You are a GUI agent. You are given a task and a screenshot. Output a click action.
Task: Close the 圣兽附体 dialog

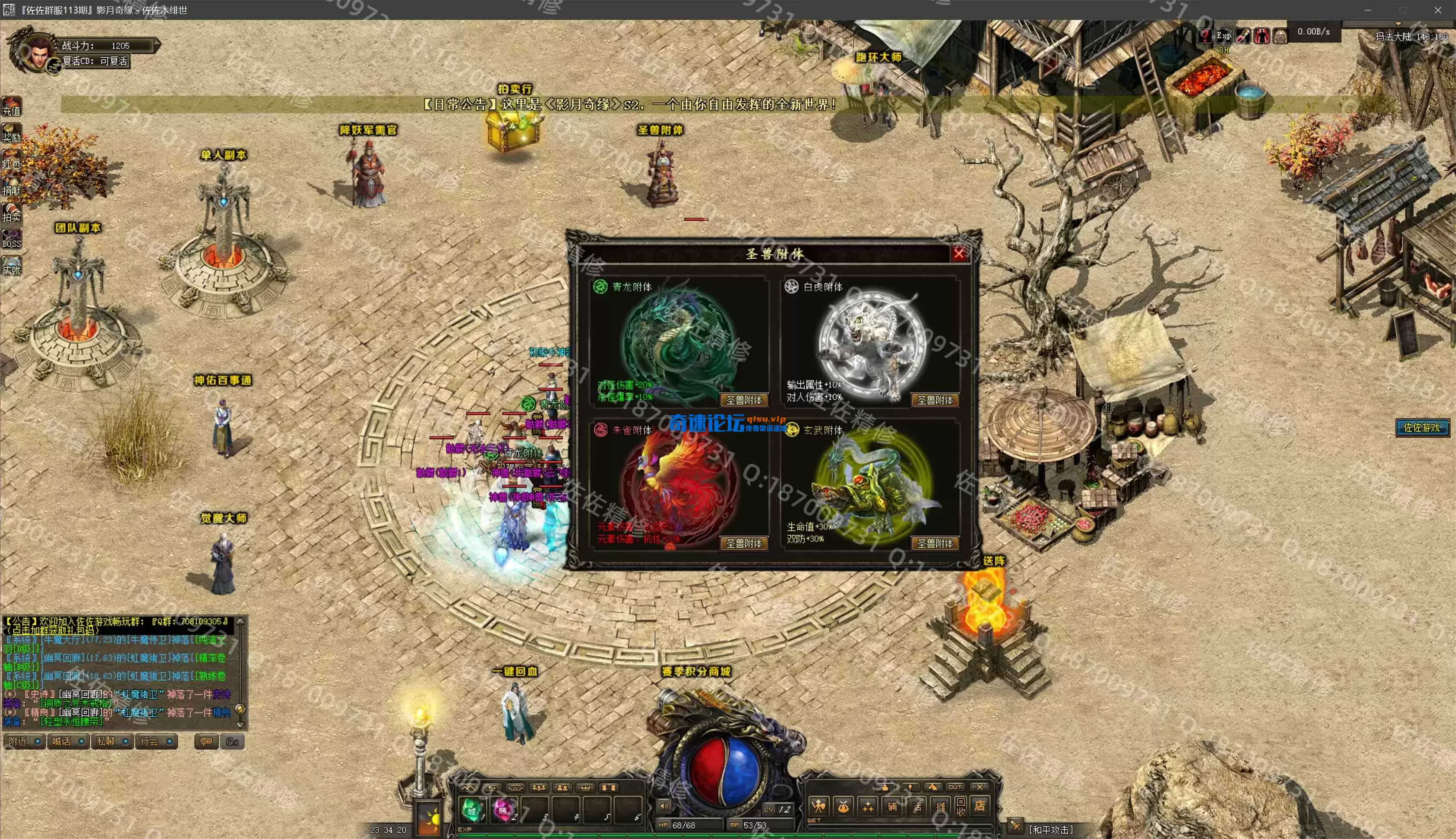point(959,254)
